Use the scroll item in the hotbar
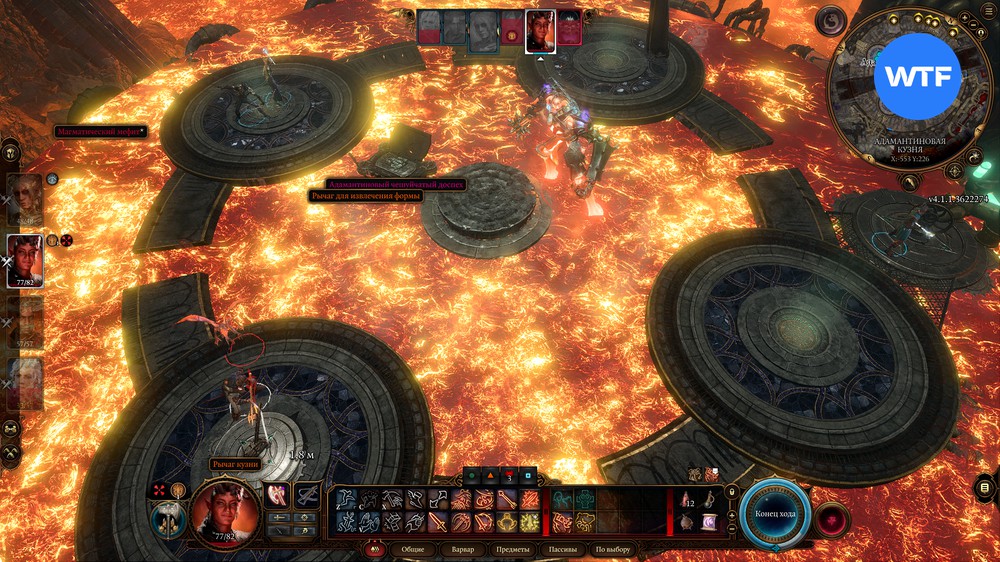The width and height of the screenshot is (1000, 562). pos(710,521)
